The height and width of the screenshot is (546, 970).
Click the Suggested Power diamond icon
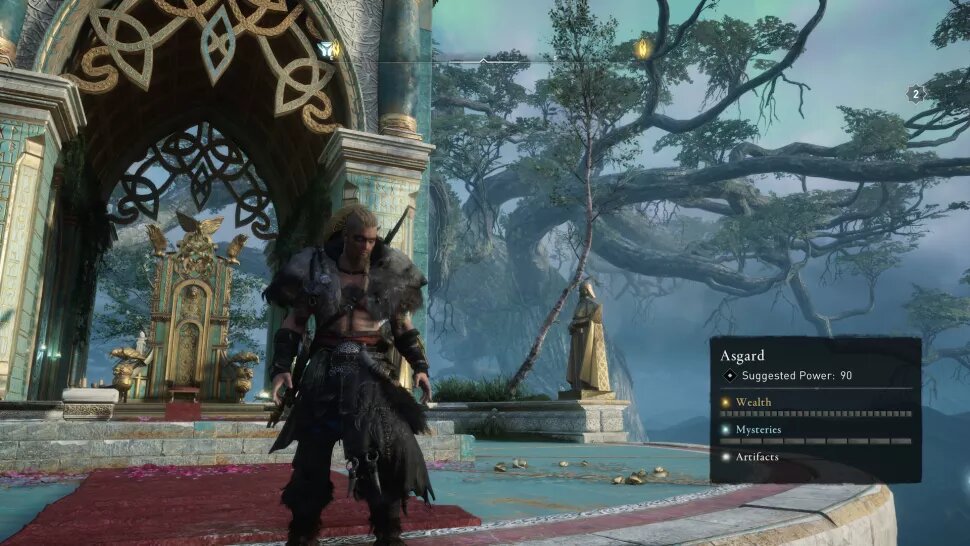point(729,376)
